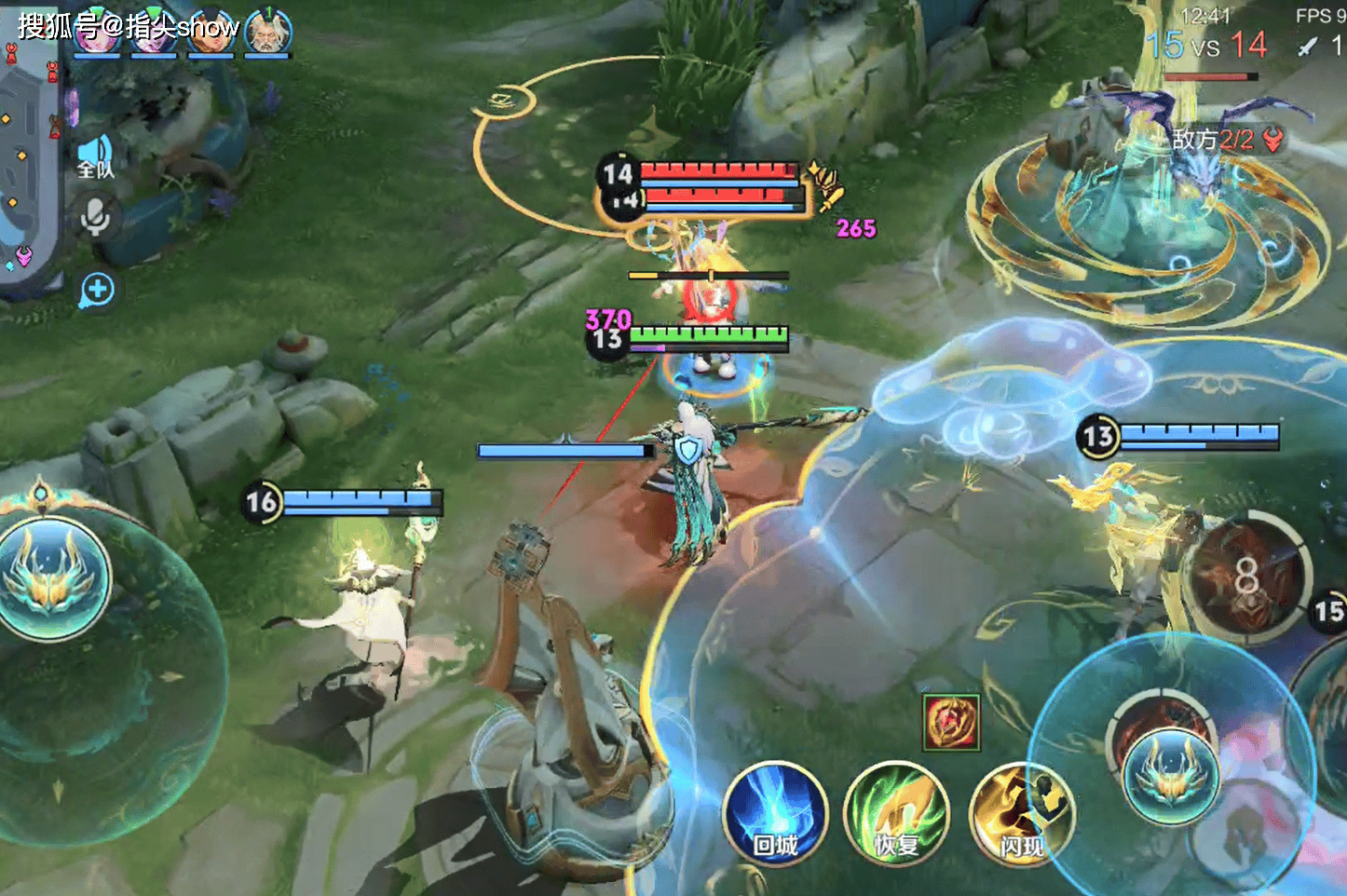This screenshot has height=896, width=1347.
Task: Tap the skill showing cooldown 8
Action: (x=1246, y=577)
